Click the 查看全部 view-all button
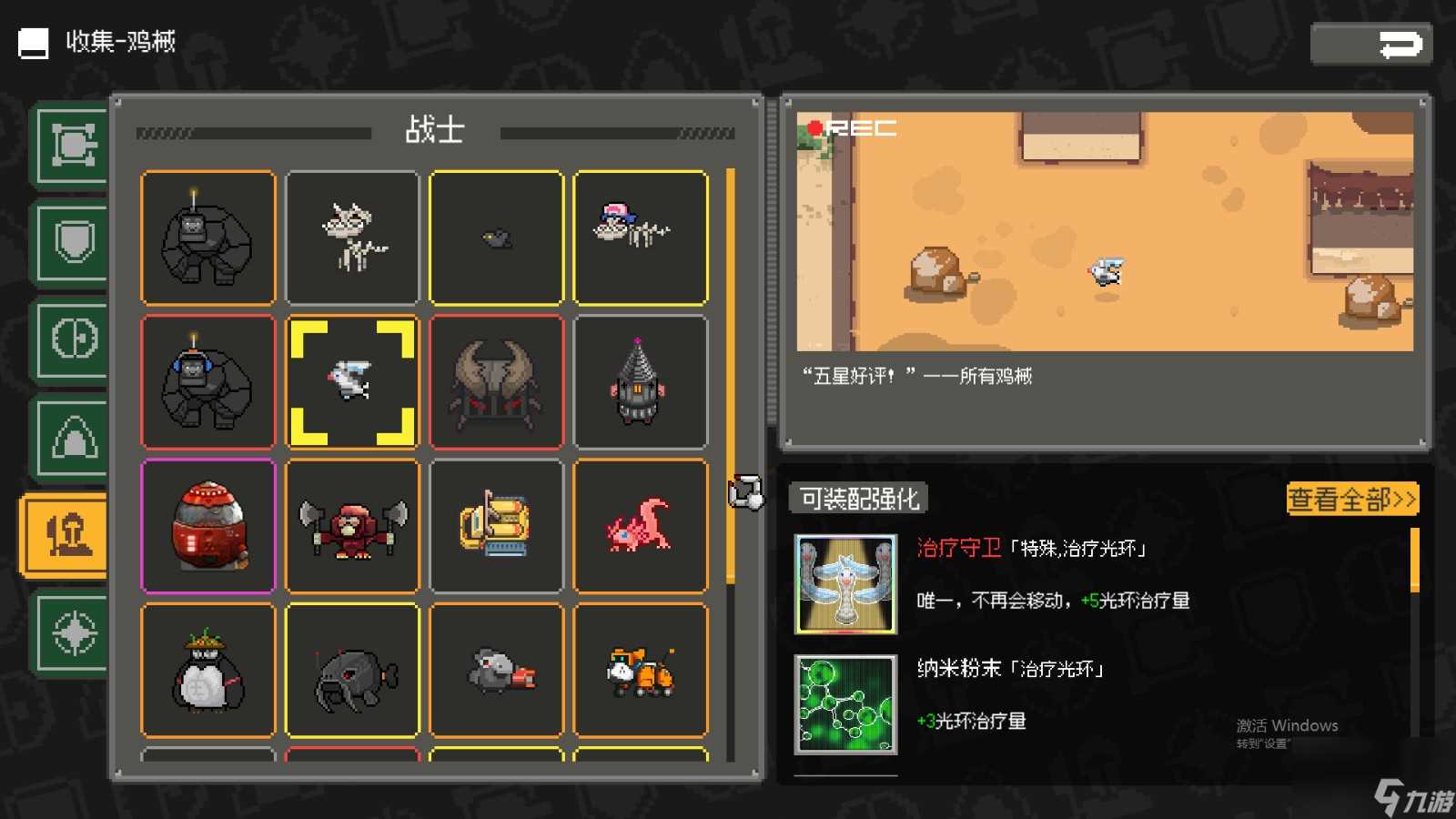 [x=1350, y=500]
